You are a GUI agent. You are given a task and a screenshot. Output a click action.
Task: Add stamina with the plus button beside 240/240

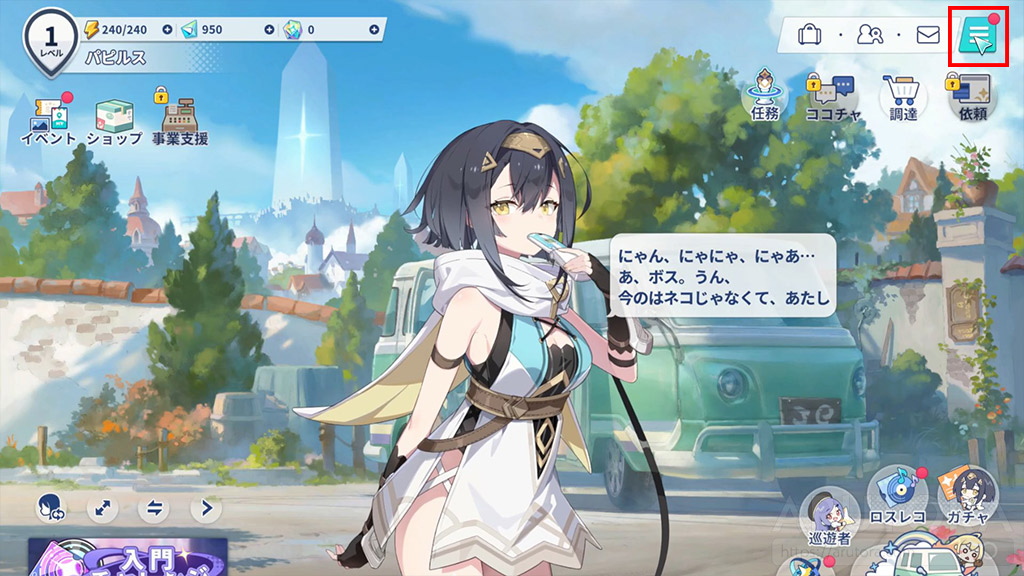(x=167, y=30)
